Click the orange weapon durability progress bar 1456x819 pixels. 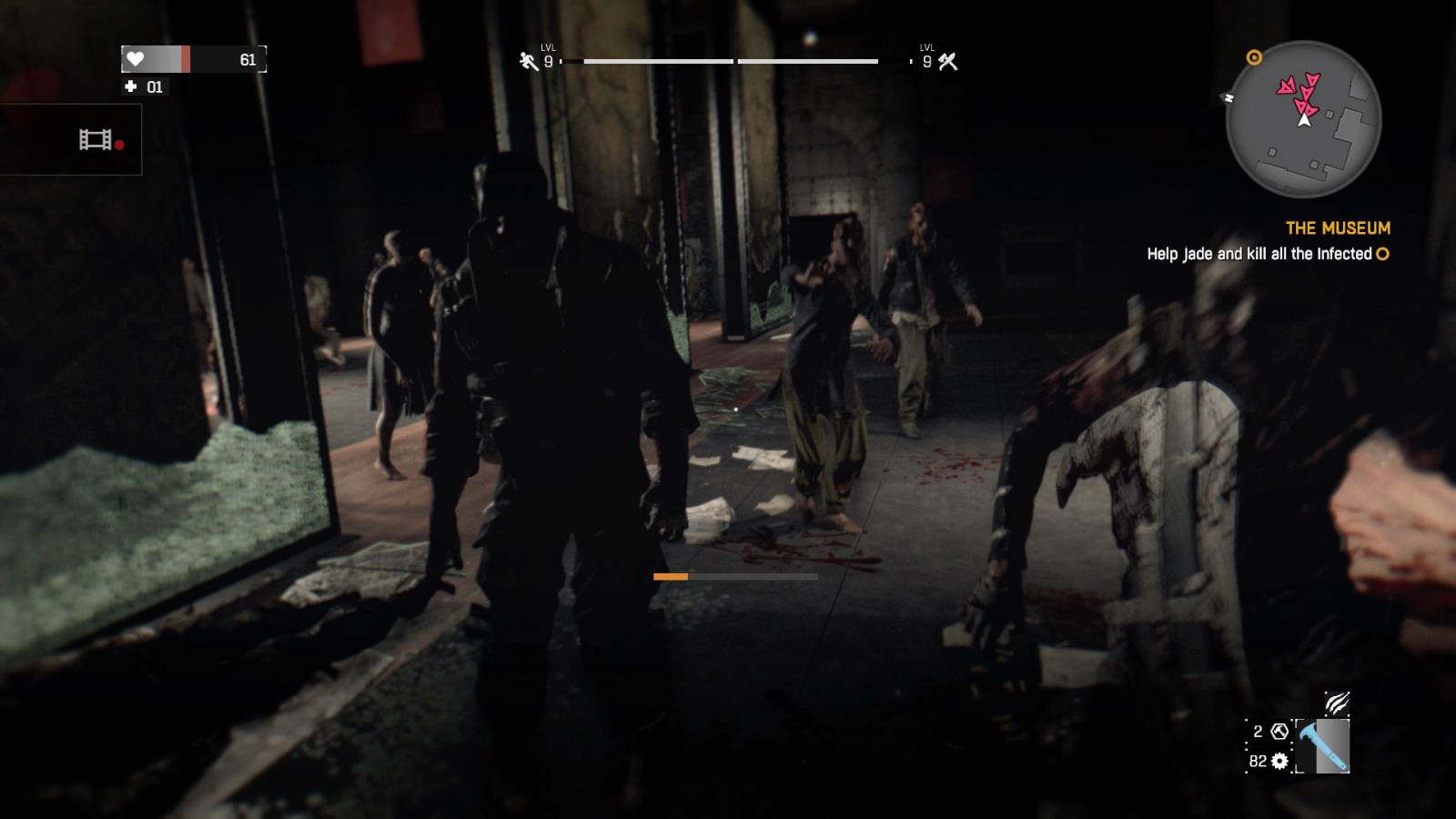click(671, 576)
